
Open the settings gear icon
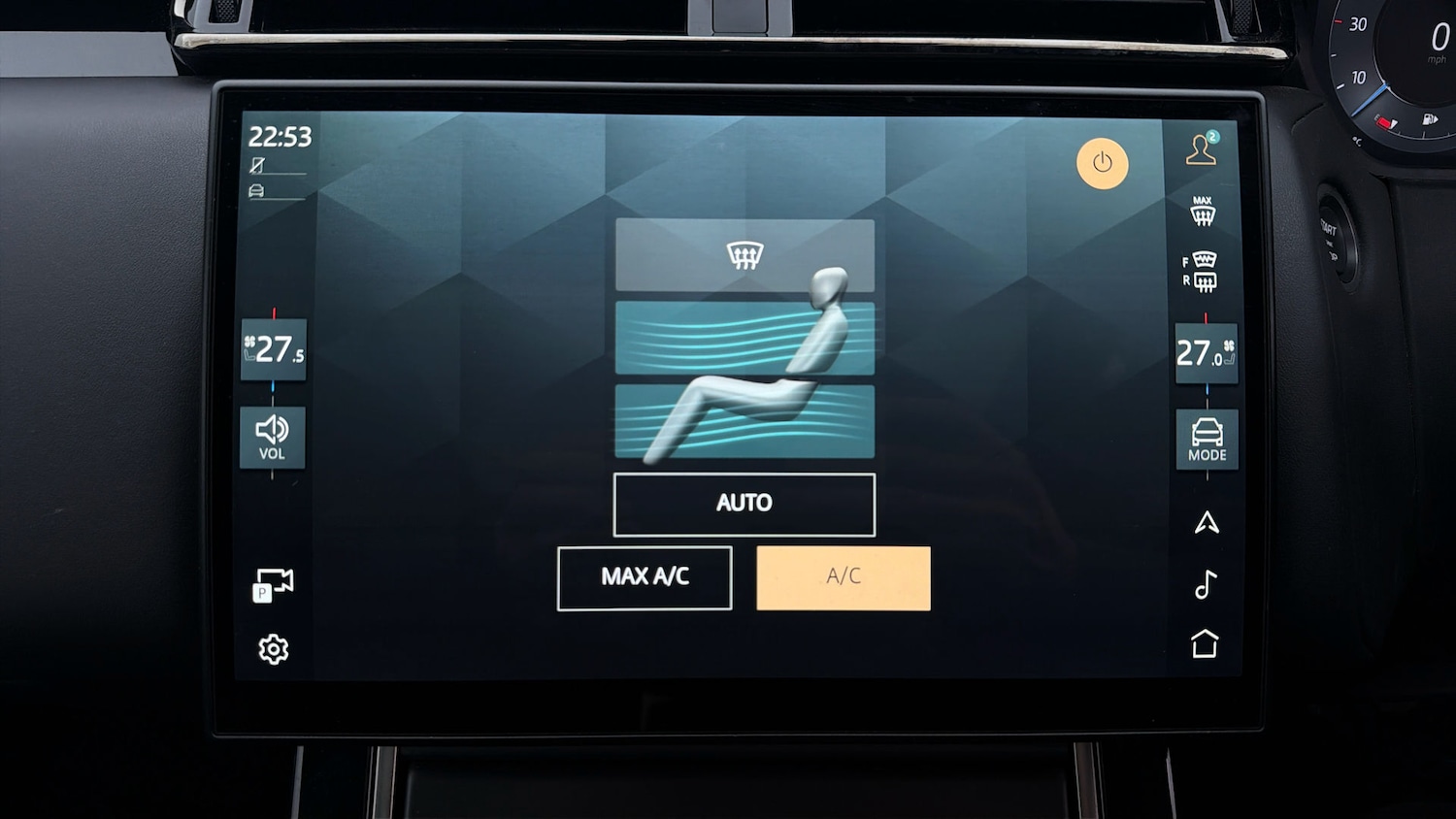point(274,649)
